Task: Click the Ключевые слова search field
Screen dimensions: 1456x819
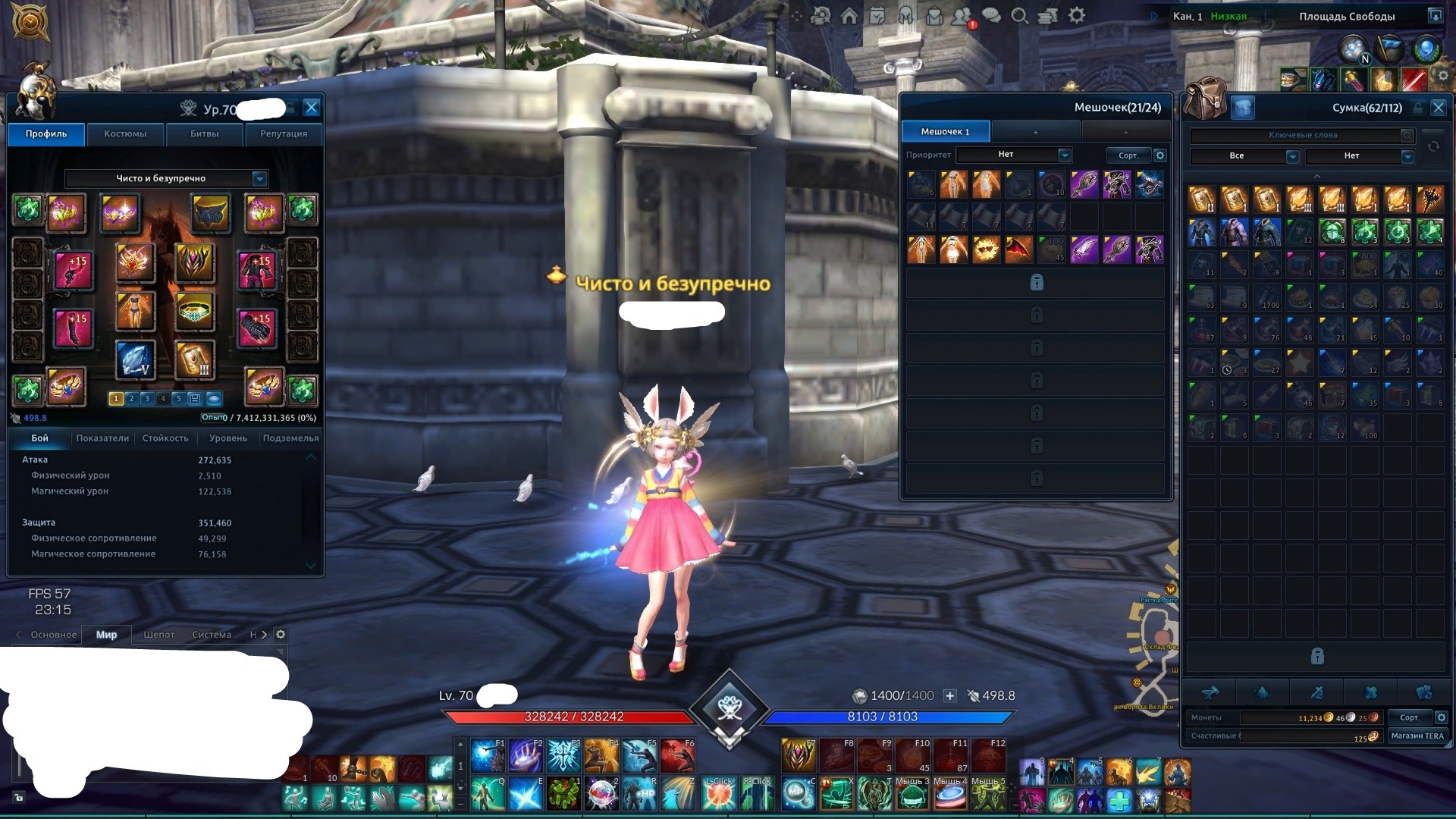Action: [x=1301, y=135]
